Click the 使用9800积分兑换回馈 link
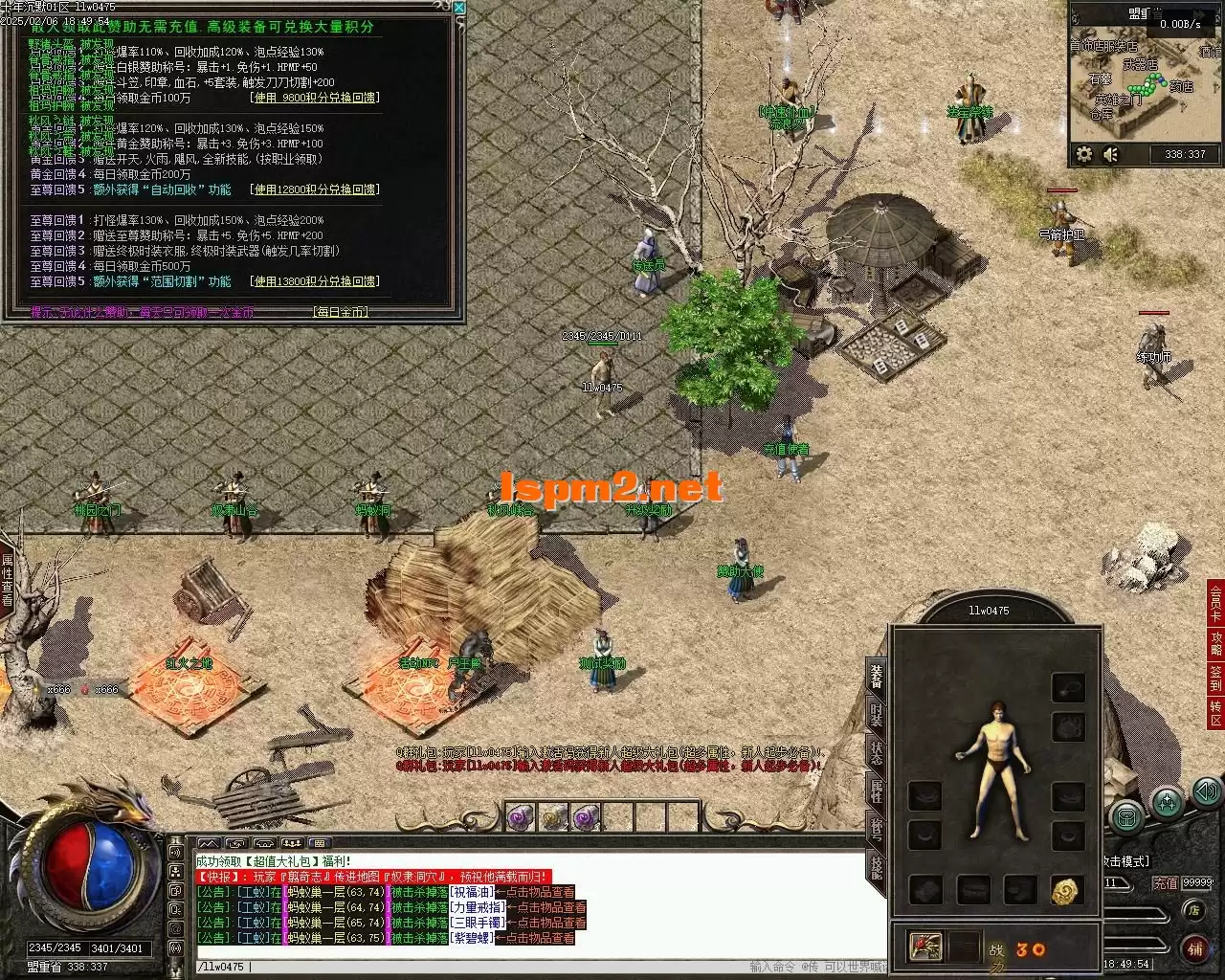This screenshot has height=980, width=1225. 314,98
